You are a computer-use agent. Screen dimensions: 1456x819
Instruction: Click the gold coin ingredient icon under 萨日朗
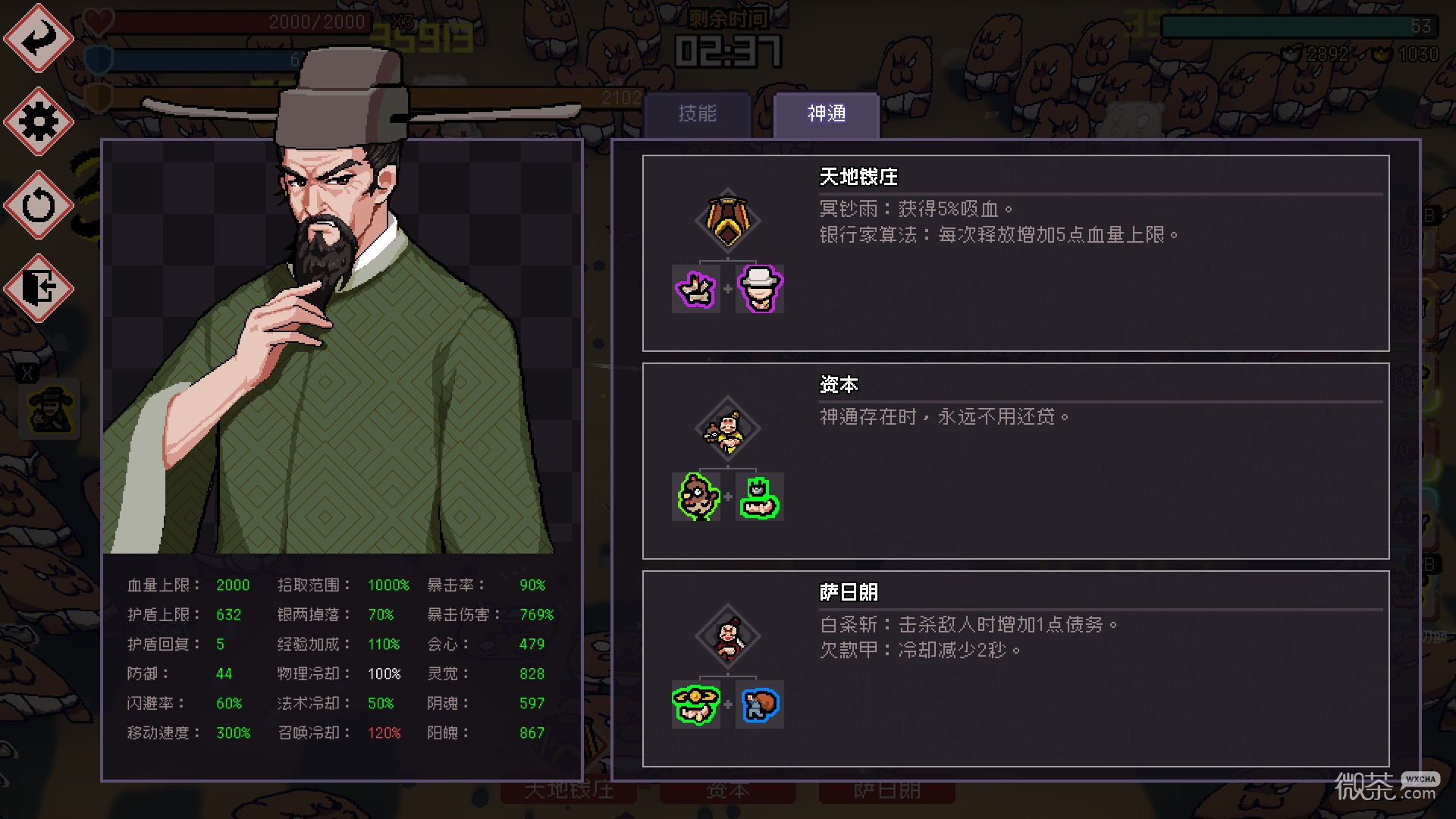[x=695, y=705]
